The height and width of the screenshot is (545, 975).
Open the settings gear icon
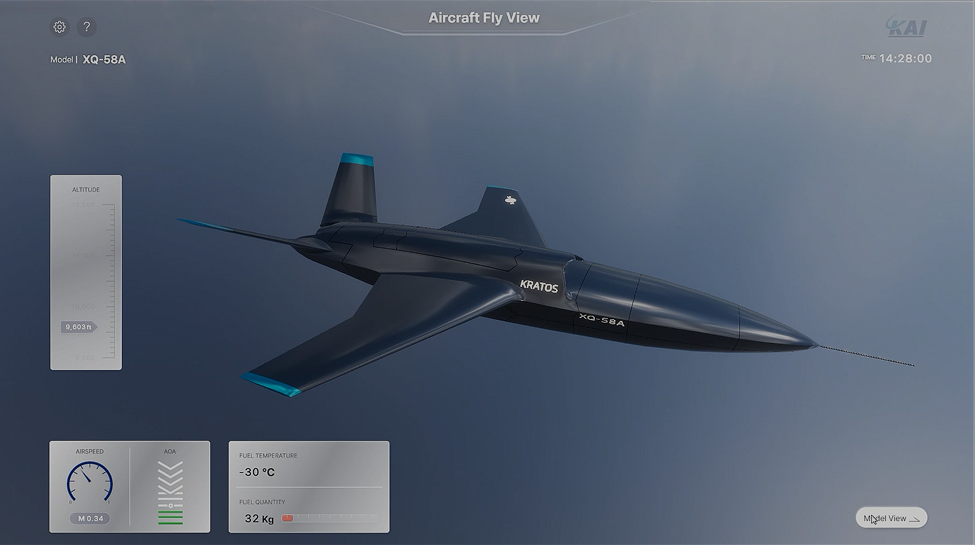(59, 27)
